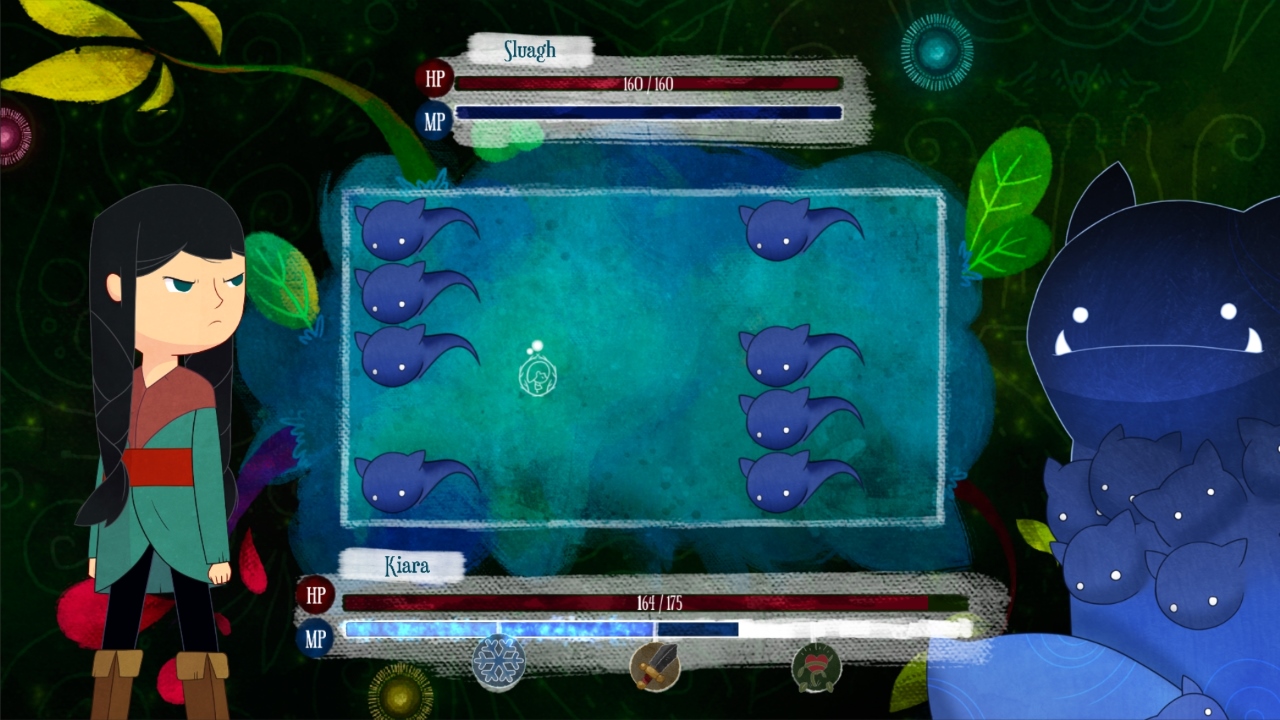The width and height of the screenshot is (1280, 720).
Task: Click Kiara's glowing blue MP bar
Action: tap(500, 630)
